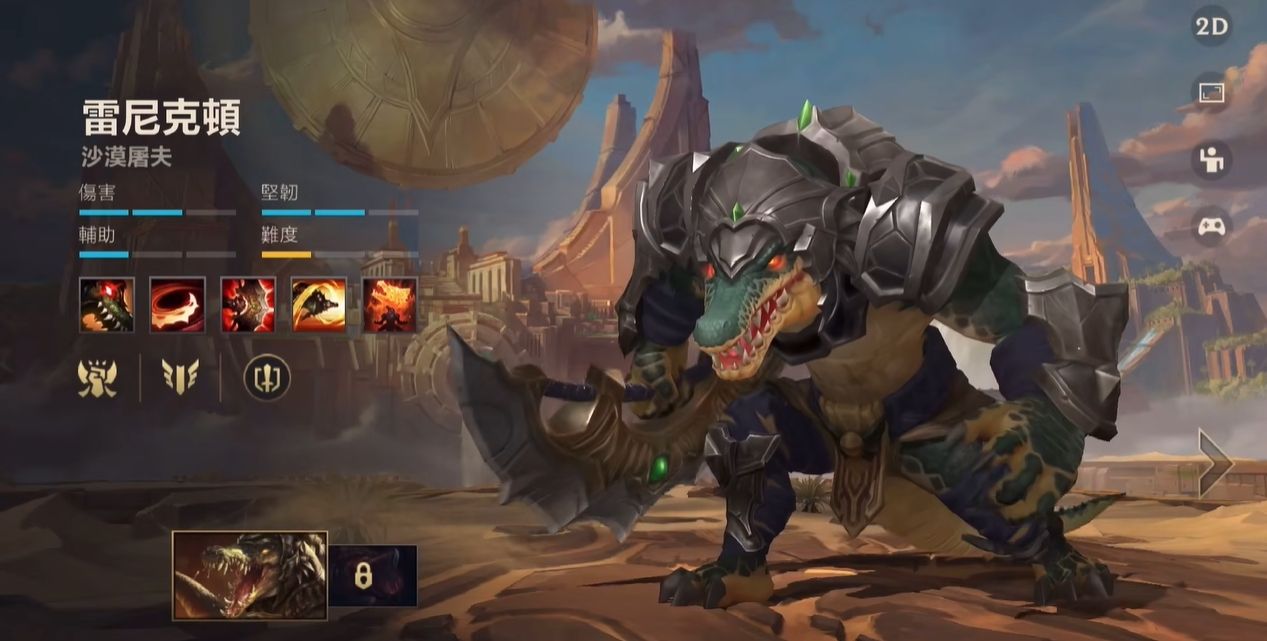1267x641 pixels.
Task: Select the default Renekton skin thumbnail
Action: click(250, 576)
